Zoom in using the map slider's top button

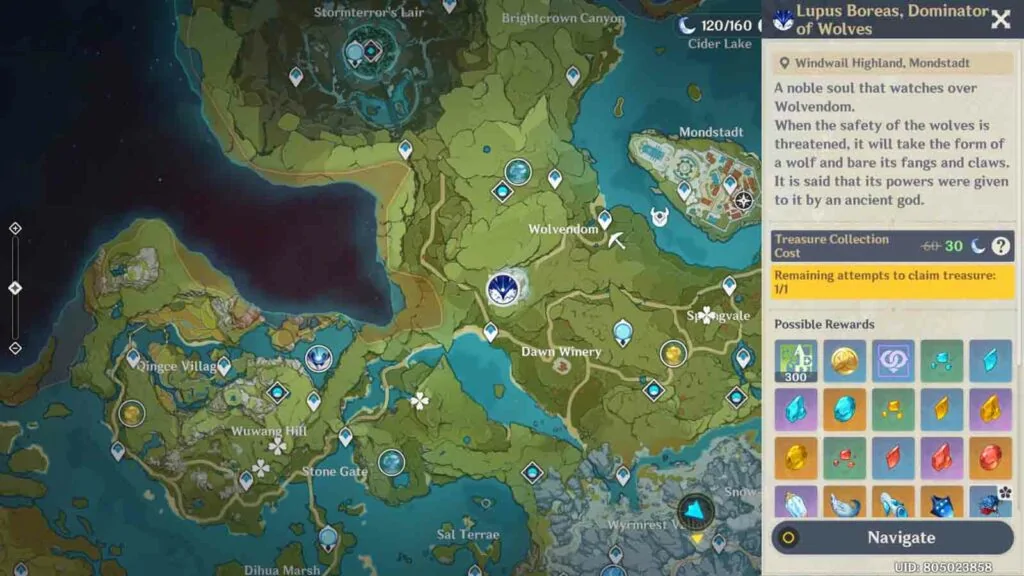pyautogui.click(x=15, y=228)
